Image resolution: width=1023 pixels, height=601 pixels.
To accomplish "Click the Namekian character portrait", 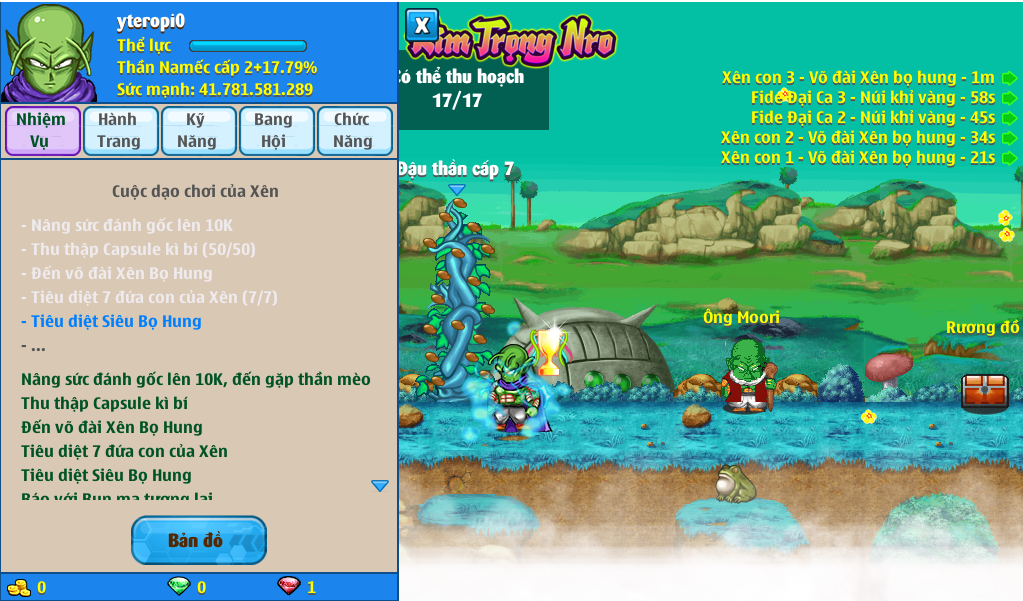I will click(49, 52).
